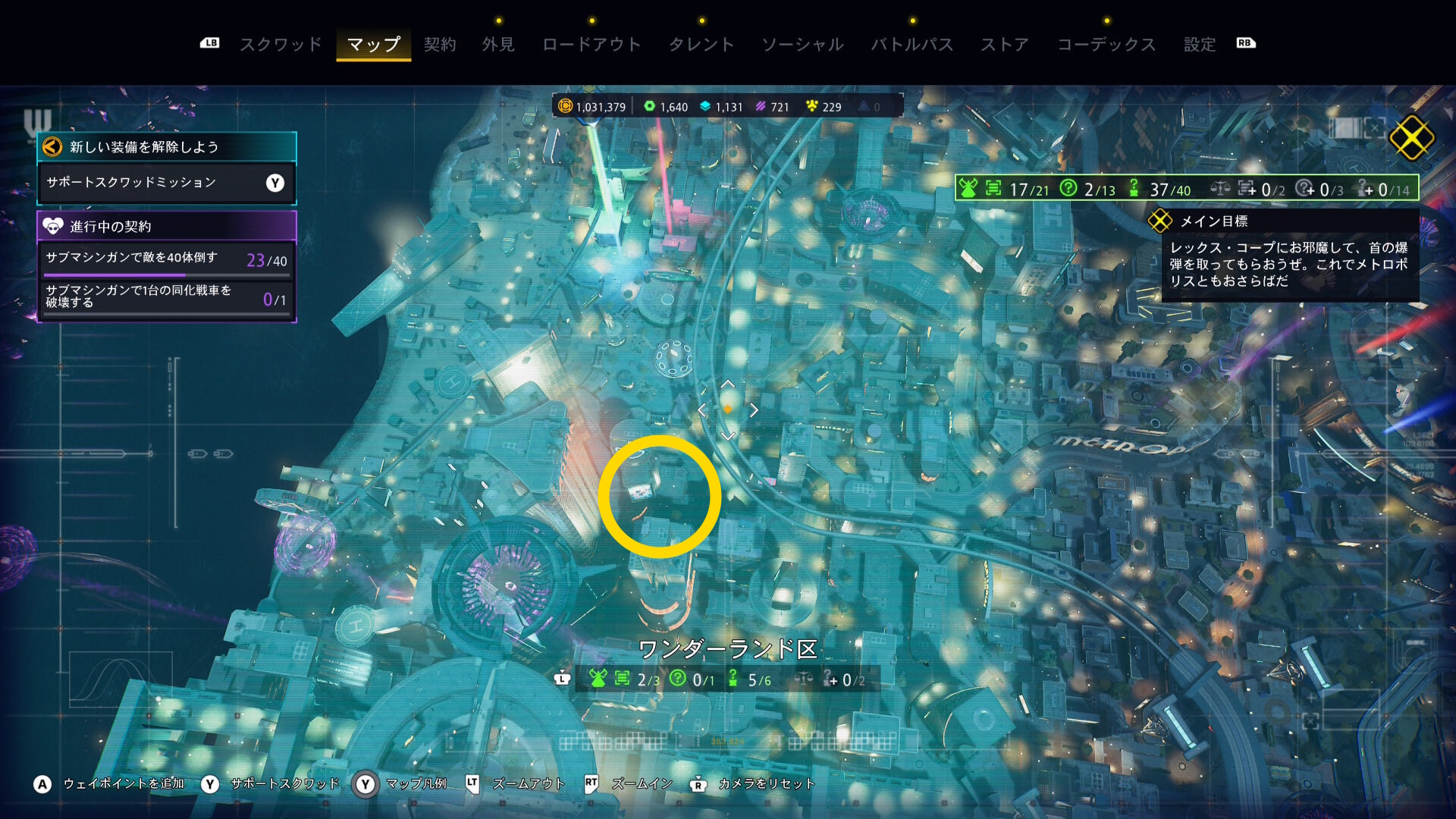The width and height of the screenshot is (1456, 819).
Task: Select the マップ tab
Action: [373, 45]
